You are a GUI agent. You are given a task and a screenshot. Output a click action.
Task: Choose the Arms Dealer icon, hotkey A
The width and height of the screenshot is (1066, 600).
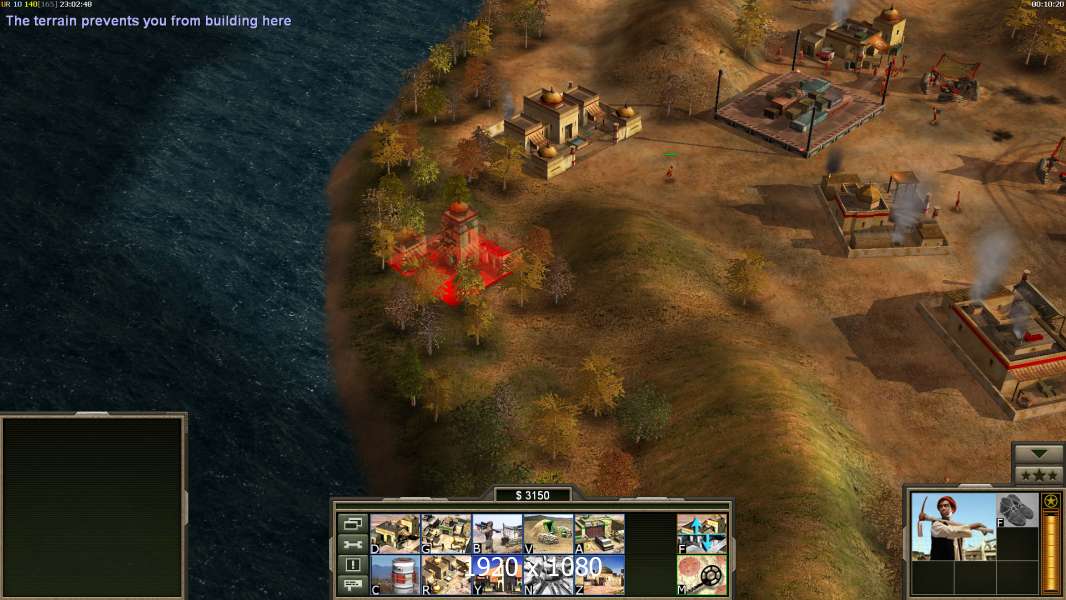click(x=599, y=534)
